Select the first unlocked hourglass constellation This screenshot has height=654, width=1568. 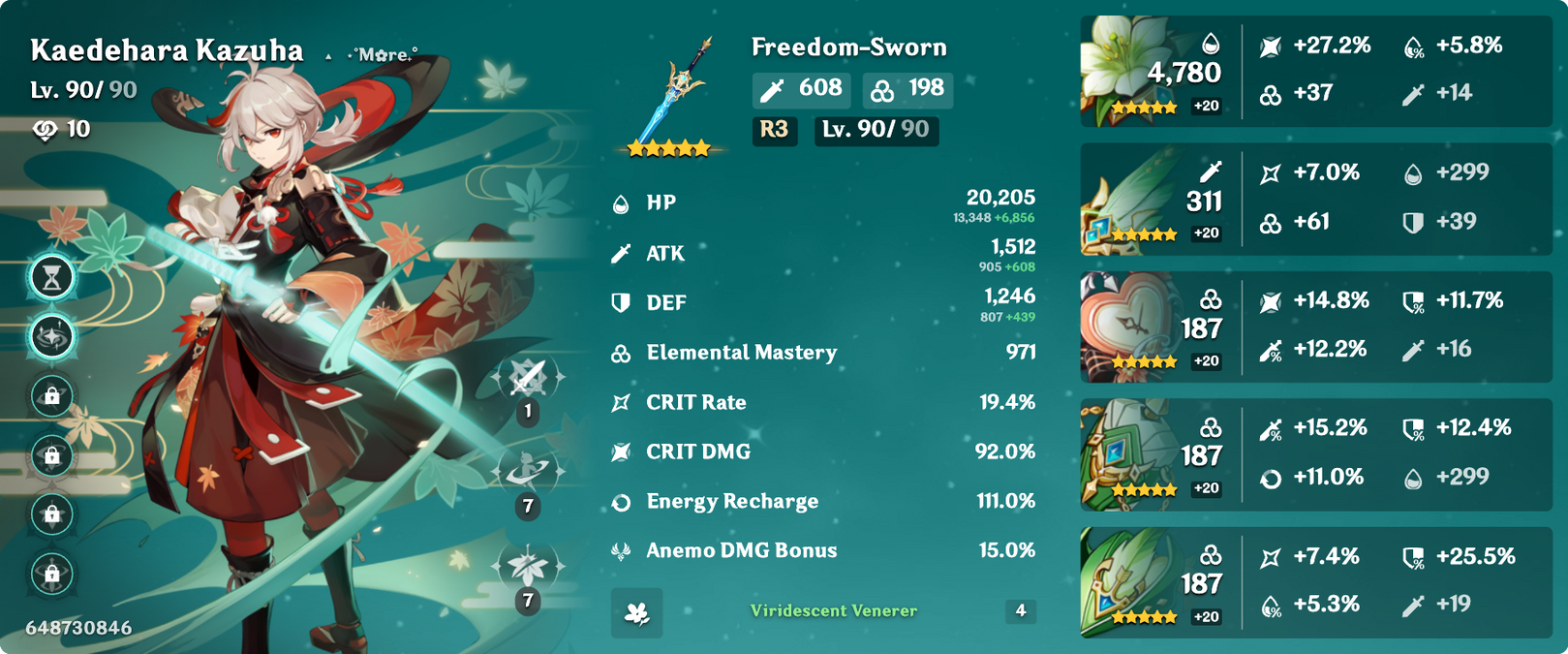[52, 278]
